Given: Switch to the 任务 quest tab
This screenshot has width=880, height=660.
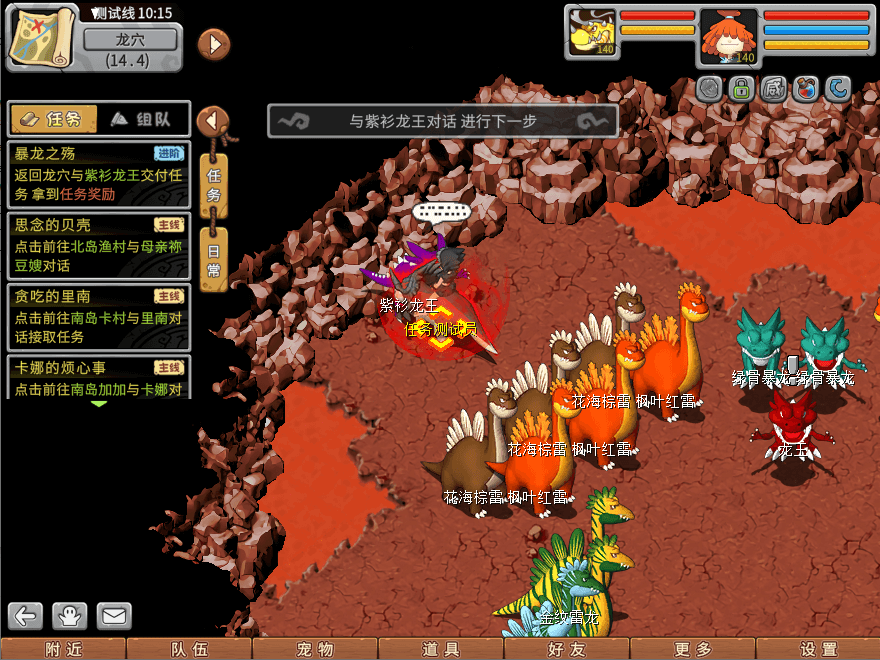Looking at the screenshot, I should [53, 119].
